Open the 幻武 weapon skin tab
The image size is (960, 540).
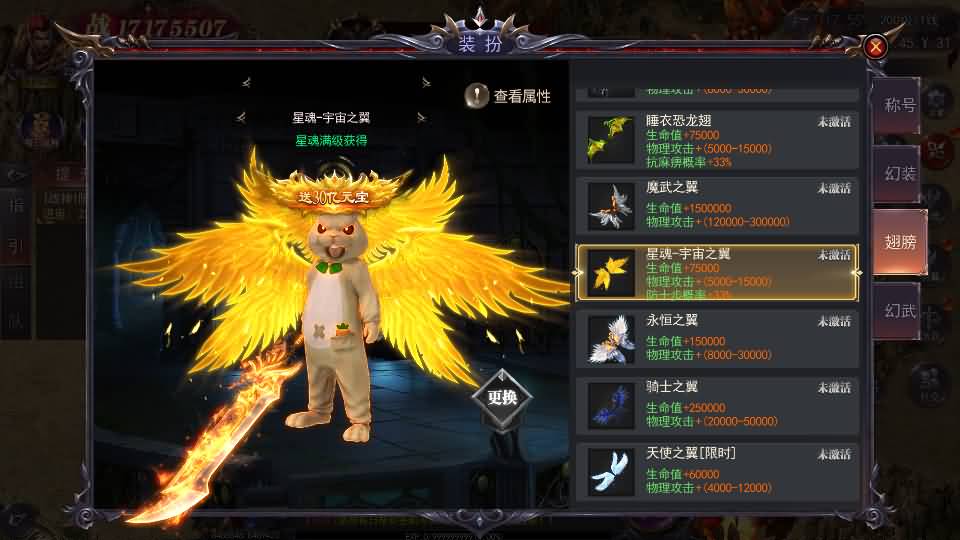899,311
